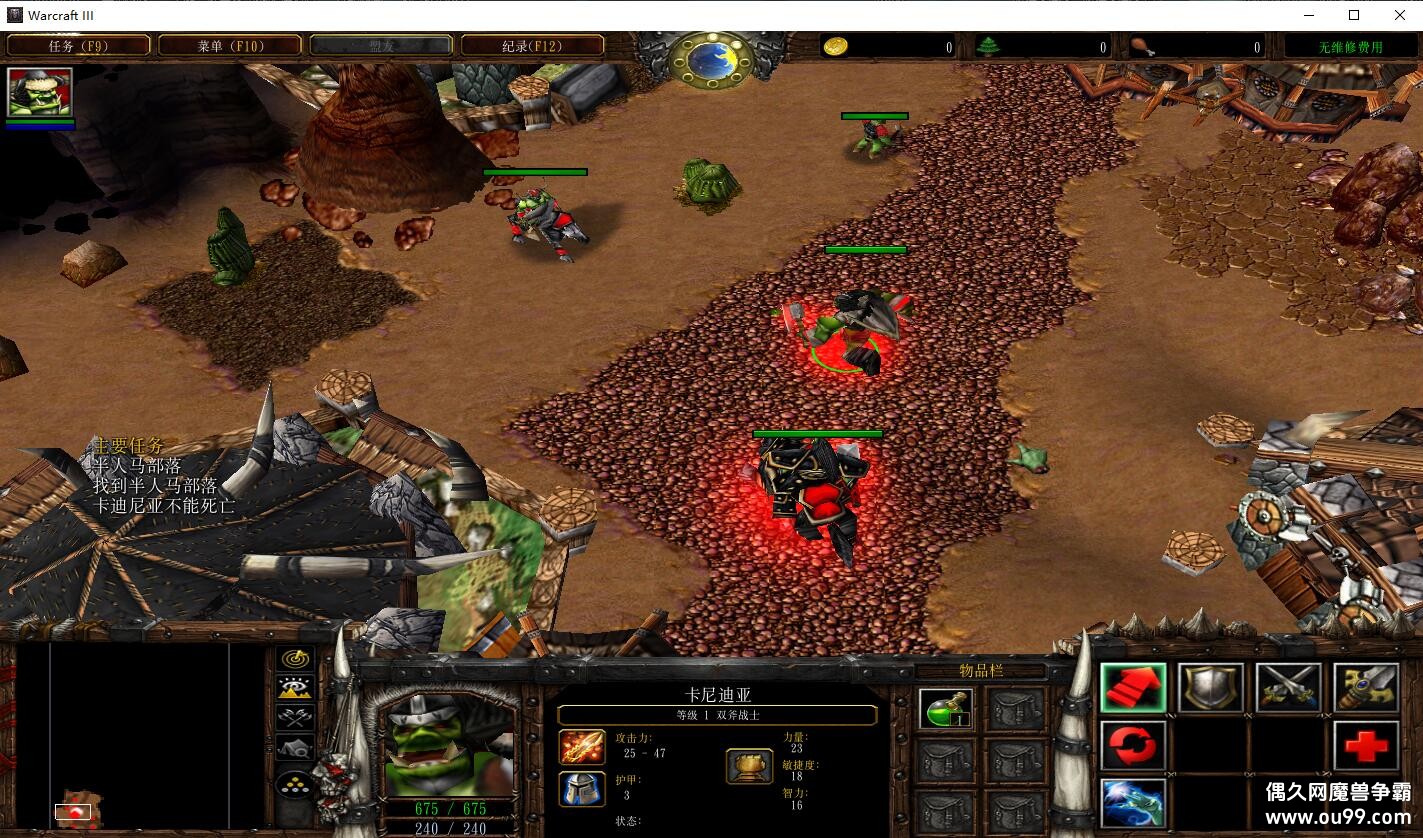The image size is (1423, 838).
Task: Activate the minimap signal ping button
Action: pos(295,660)
